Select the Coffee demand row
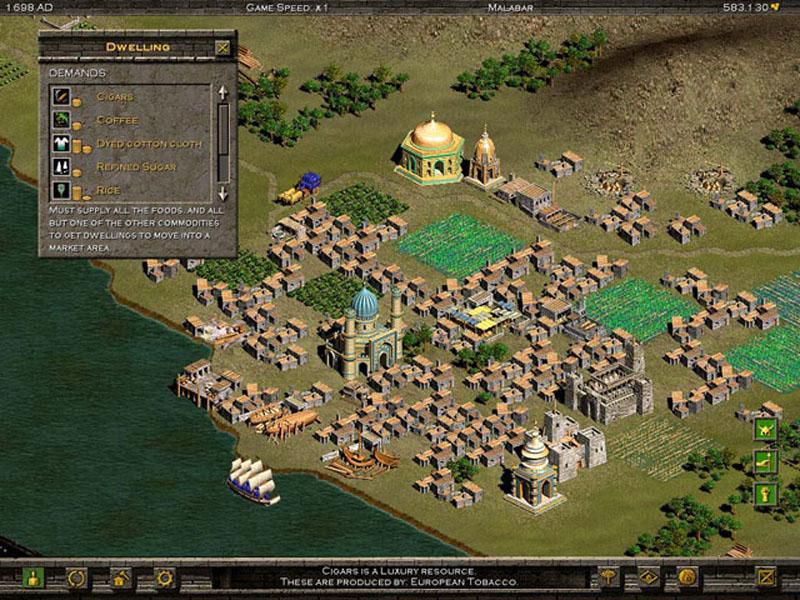 [x=116, y=120]
